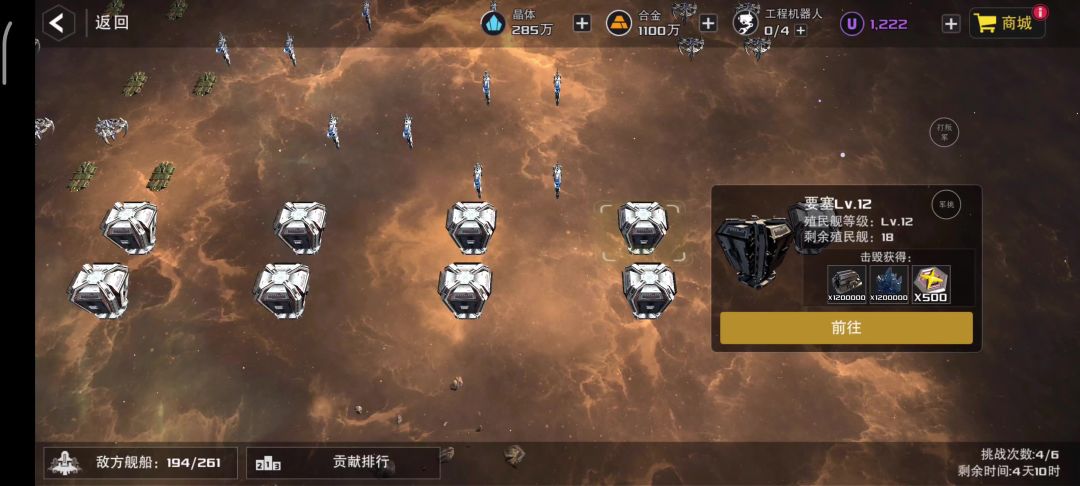Image resolution: width=1080 pixels, height=486 pixels.
Task: Inspect the grey alloy x1200000 reward icon
Action: coord(847,284)
